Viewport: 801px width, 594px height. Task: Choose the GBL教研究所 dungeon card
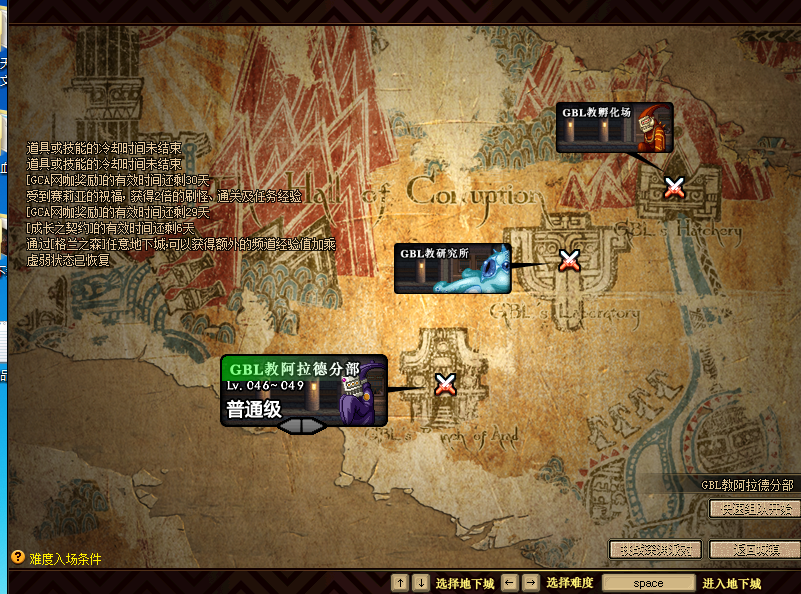(452, 268)
